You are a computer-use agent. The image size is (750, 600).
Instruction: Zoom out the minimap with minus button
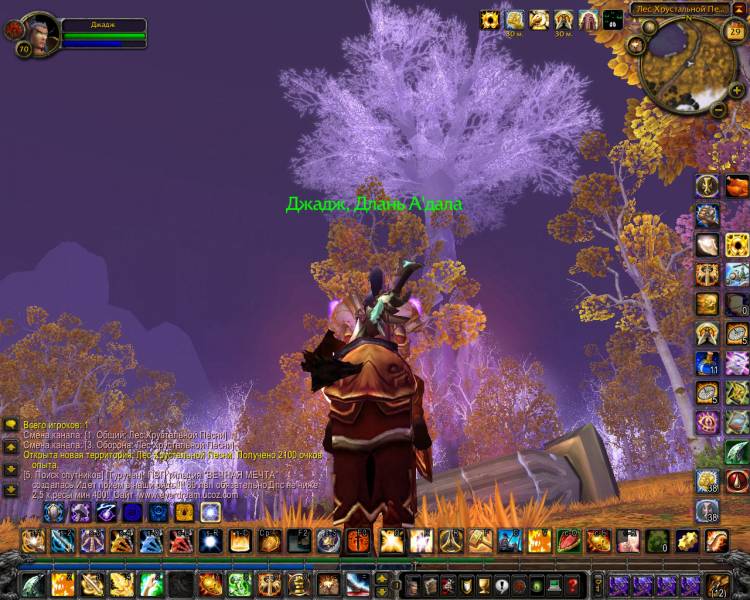(x=717, y=108)
